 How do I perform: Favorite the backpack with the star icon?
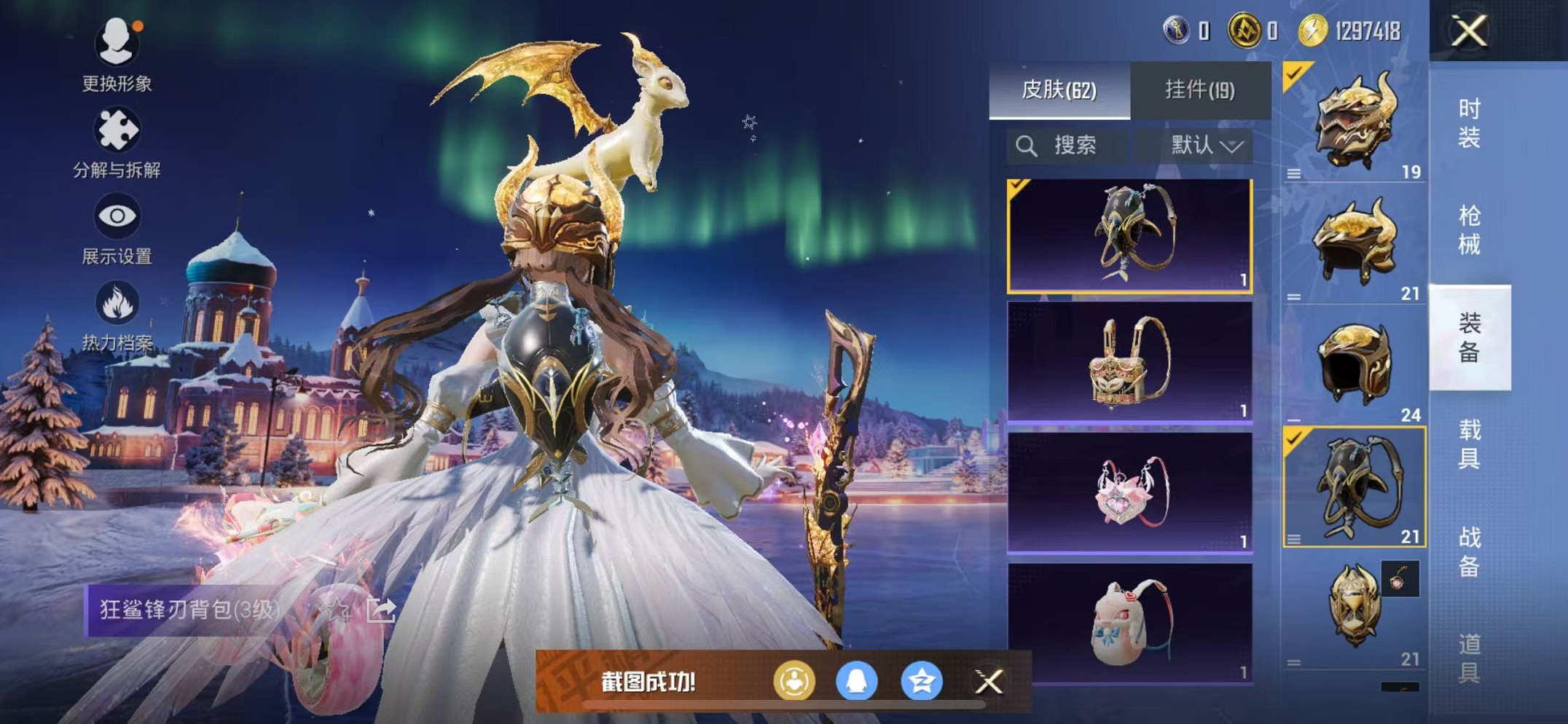[337, 610]
